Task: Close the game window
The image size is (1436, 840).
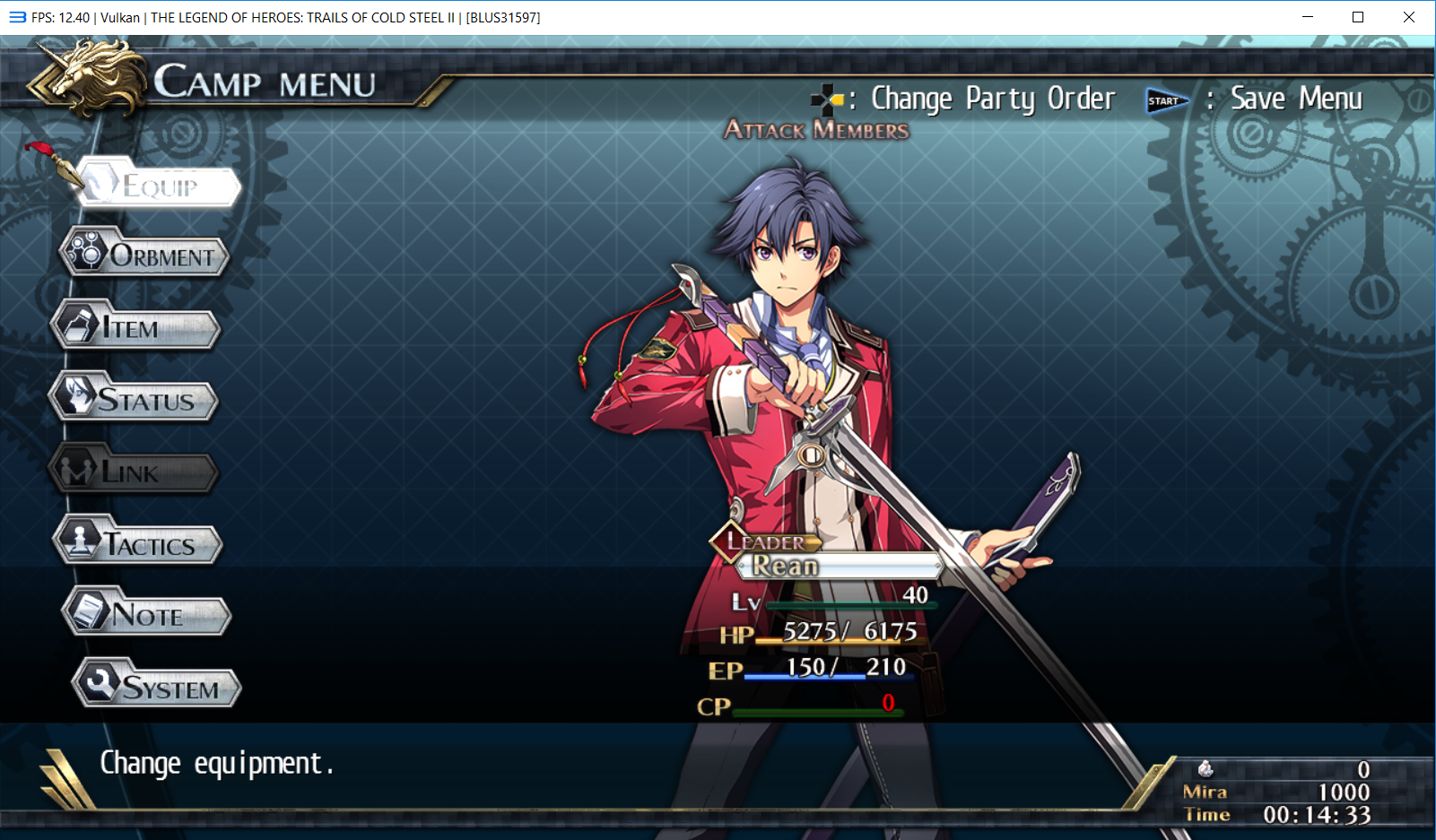Action: [x=1408, y=17]
